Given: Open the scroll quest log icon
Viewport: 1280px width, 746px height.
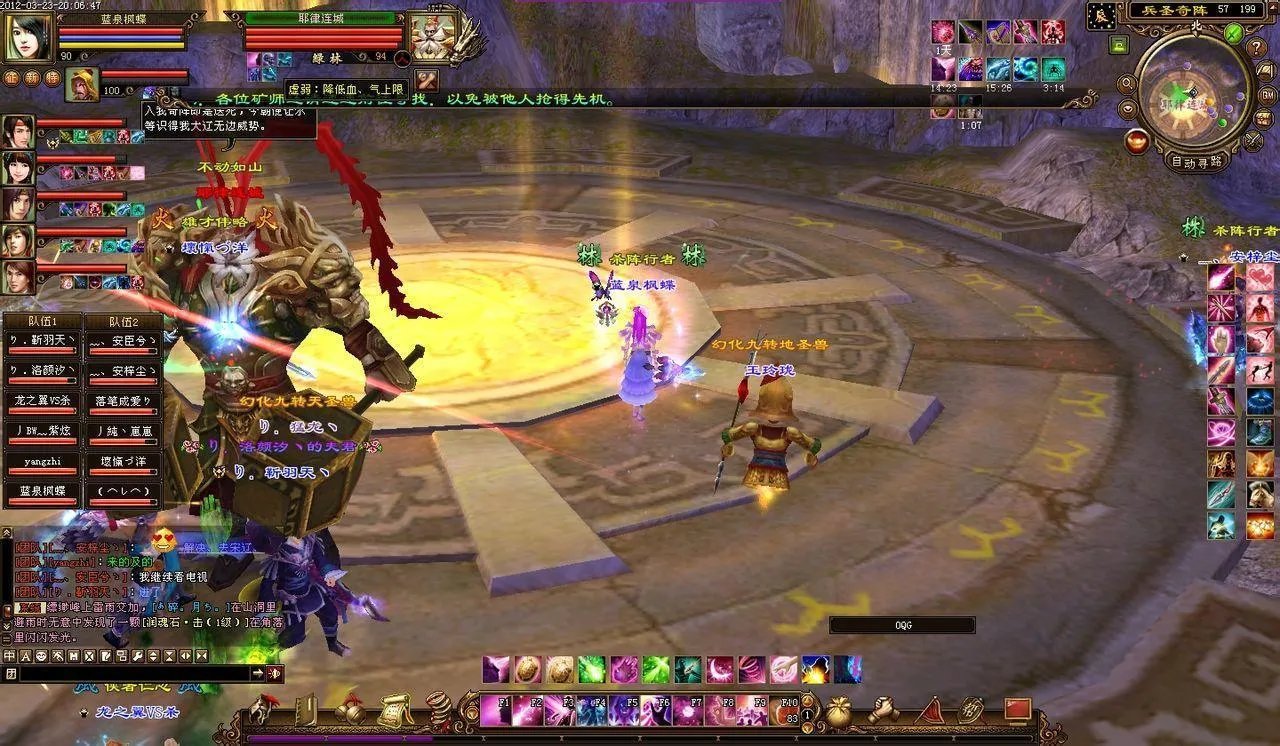Looking at the screenshot, I should [x=394, y=711].
